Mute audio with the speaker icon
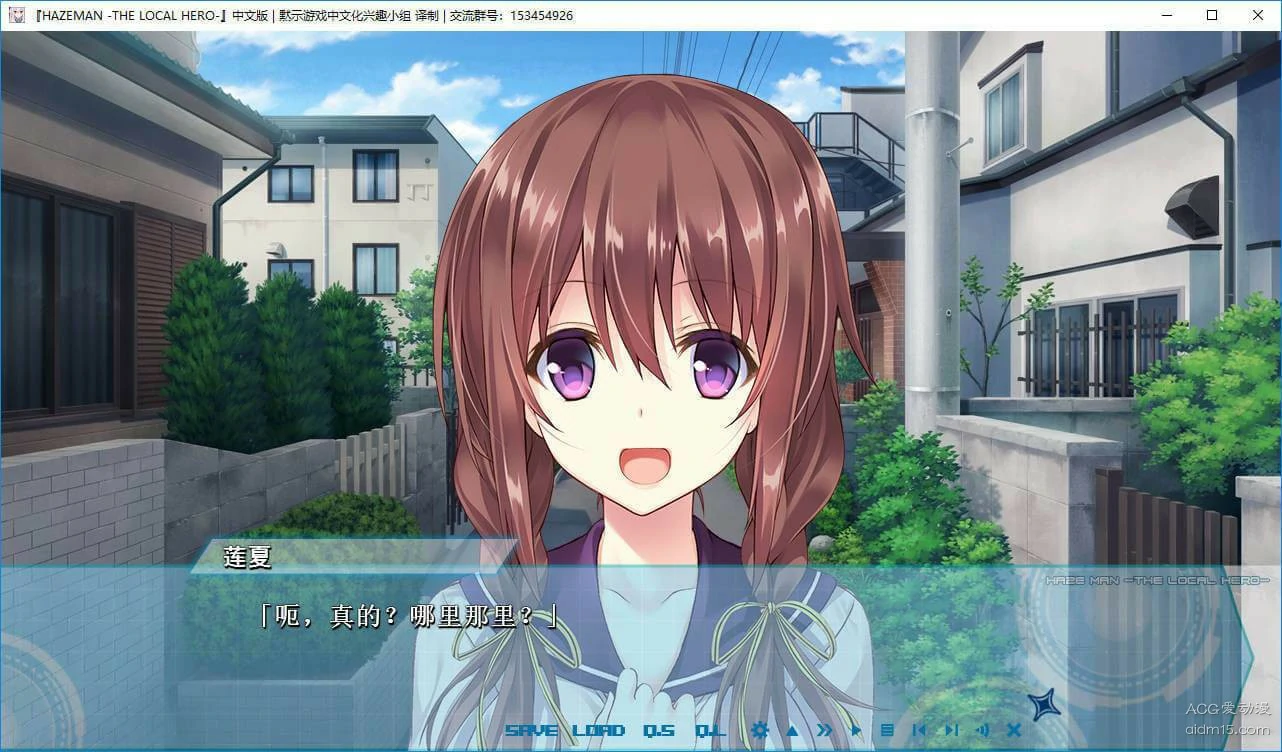The height and width of the screenshot is (752, 1282). click(x=983, y=730)
